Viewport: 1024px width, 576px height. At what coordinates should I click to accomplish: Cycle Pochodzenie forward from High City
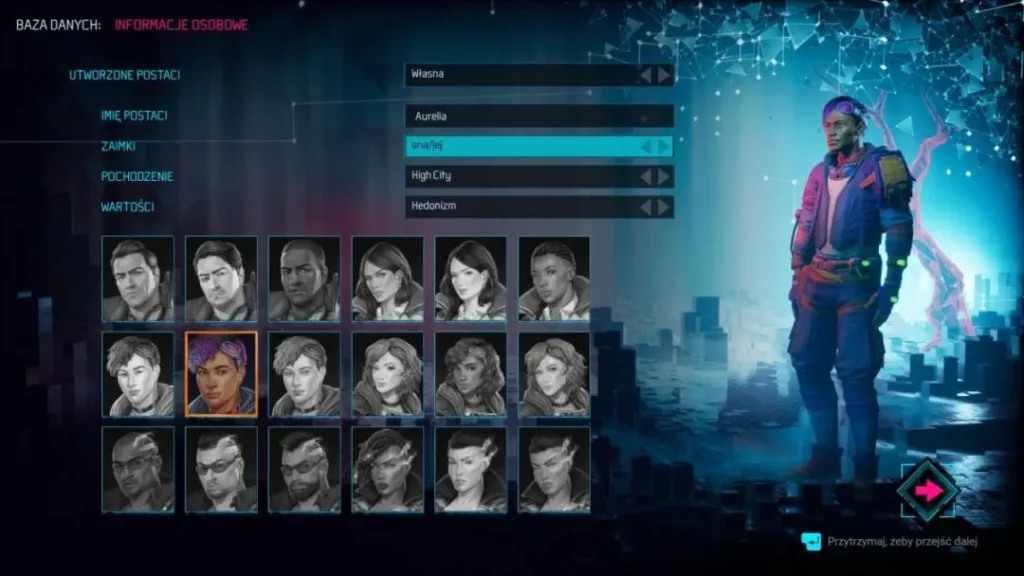click(664, 176)
